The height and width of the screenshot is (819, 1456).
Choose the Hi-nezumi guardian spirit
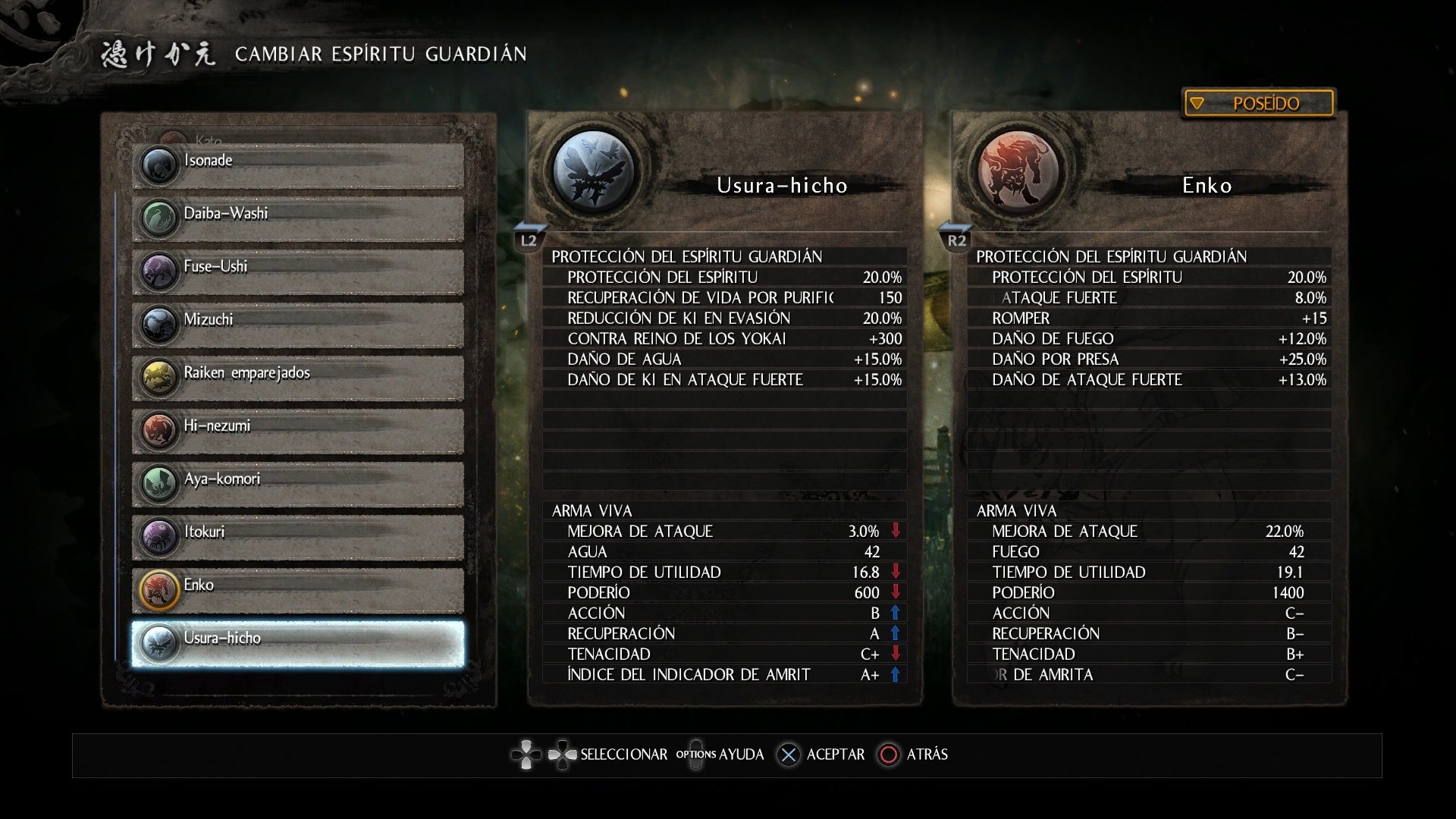coord(297,430)
